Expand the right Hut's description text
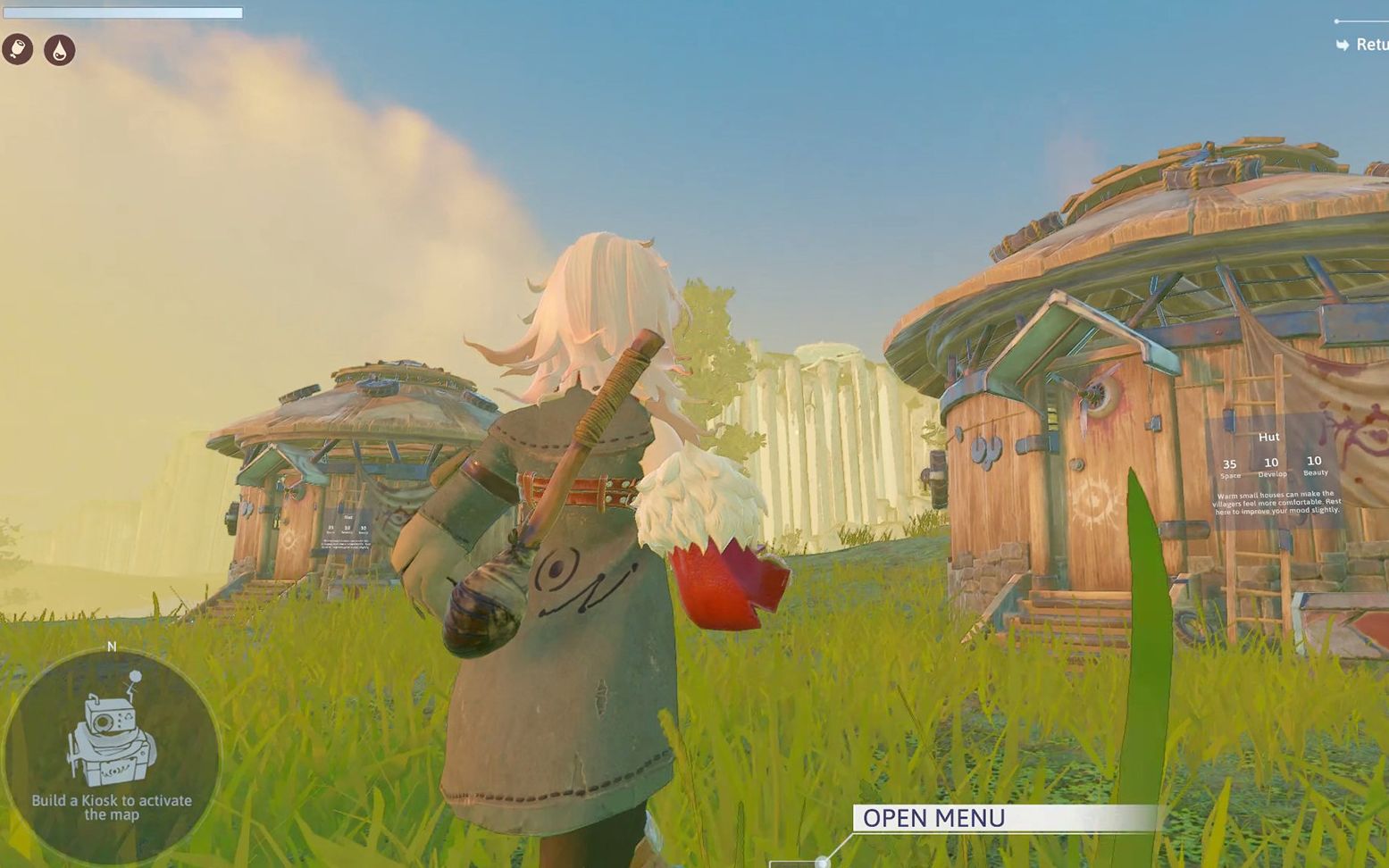Viewport: 1389px width, 868px height. pyautogui.click(x=1276, y=503)
